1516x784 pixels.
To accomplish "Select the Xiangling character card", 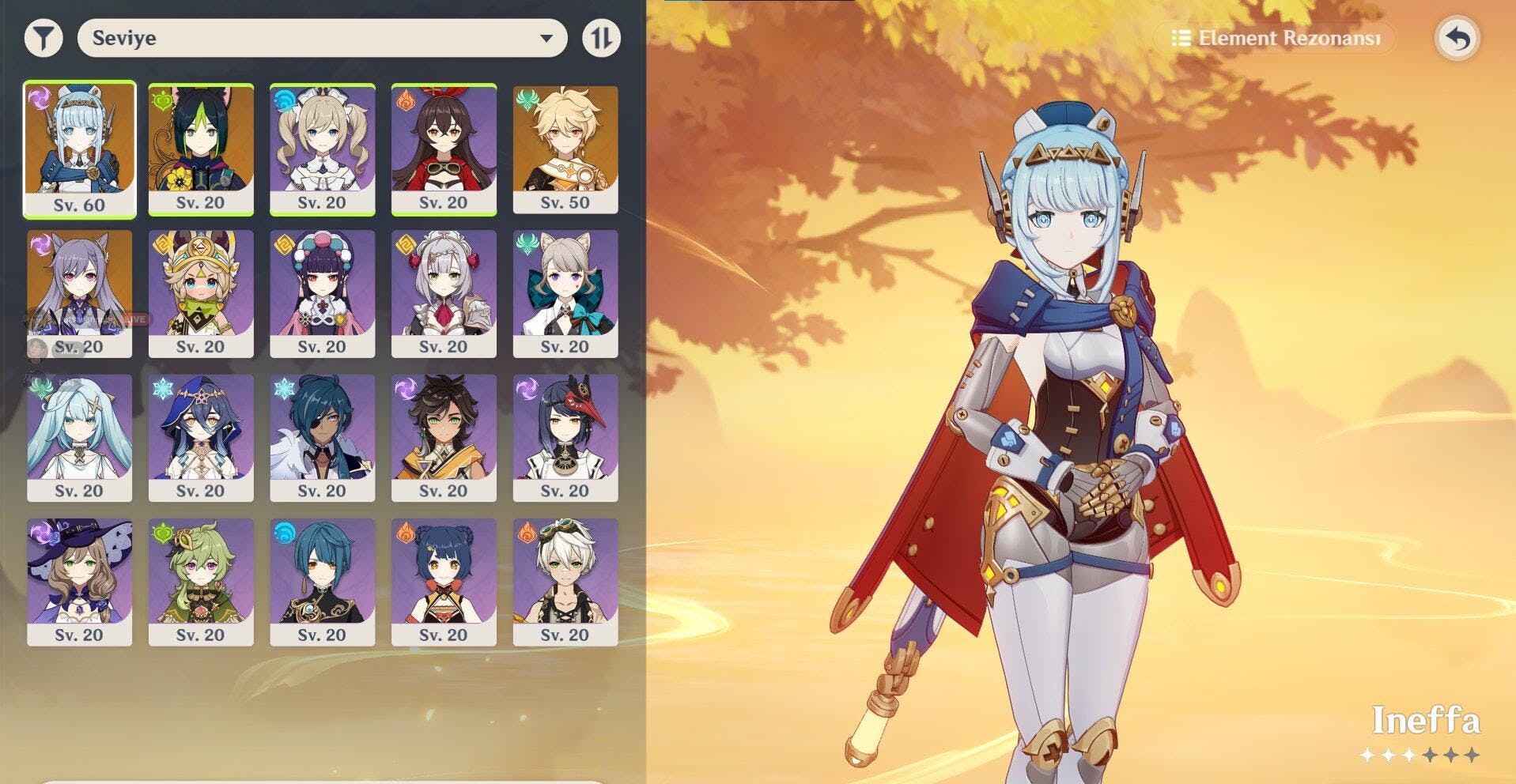I will pyautogui.click(x=444, y=581).
